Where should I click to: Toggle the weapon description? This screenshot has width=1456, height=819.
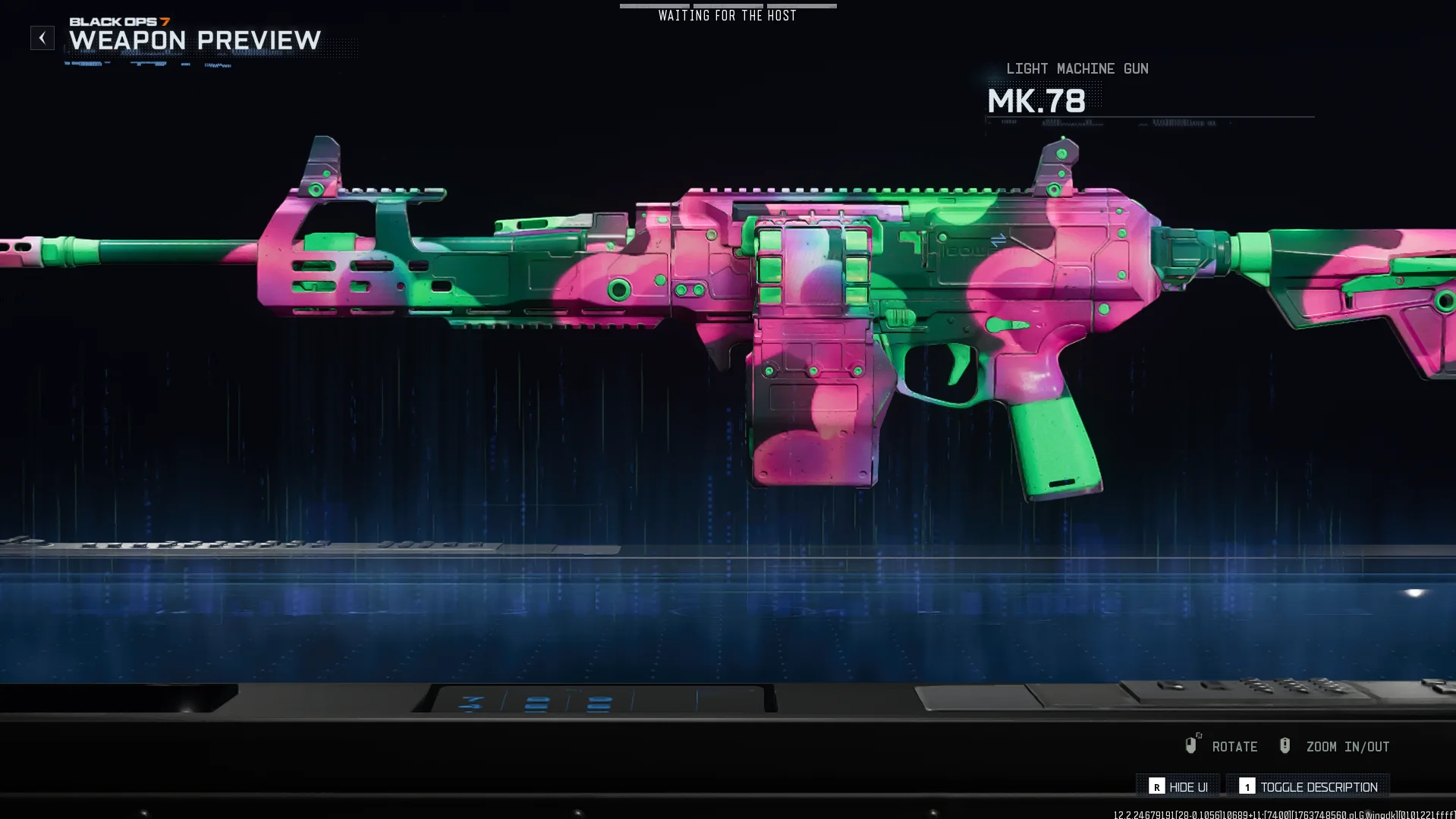[x=1308, y=787]
